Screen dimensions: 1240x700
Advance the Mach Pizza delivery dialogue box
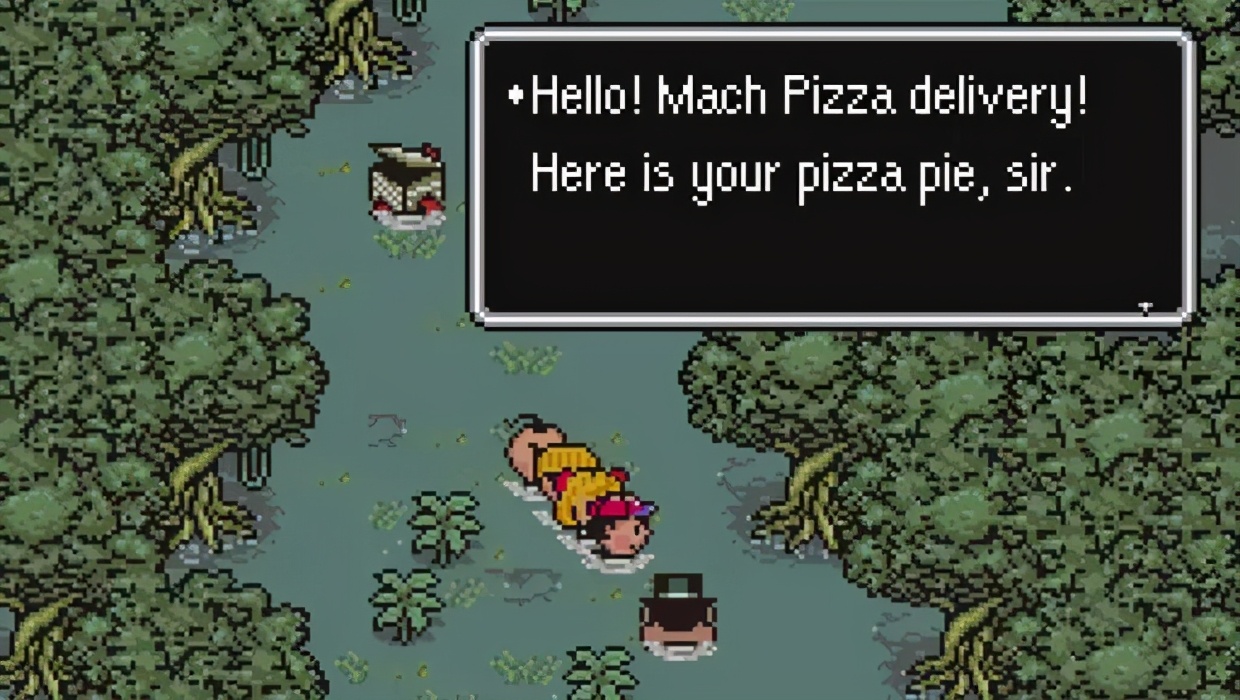coord(832,176)
